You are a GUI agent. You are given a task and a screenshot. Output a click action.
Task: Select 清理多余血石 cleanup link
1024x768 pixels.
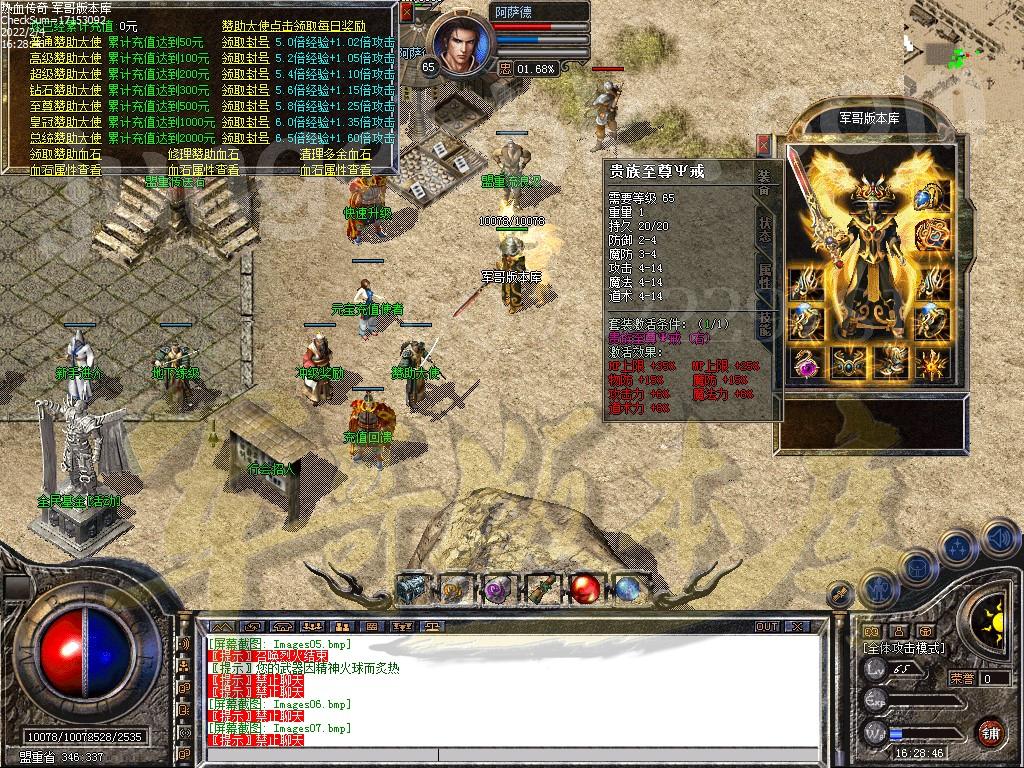coord(336,154)
